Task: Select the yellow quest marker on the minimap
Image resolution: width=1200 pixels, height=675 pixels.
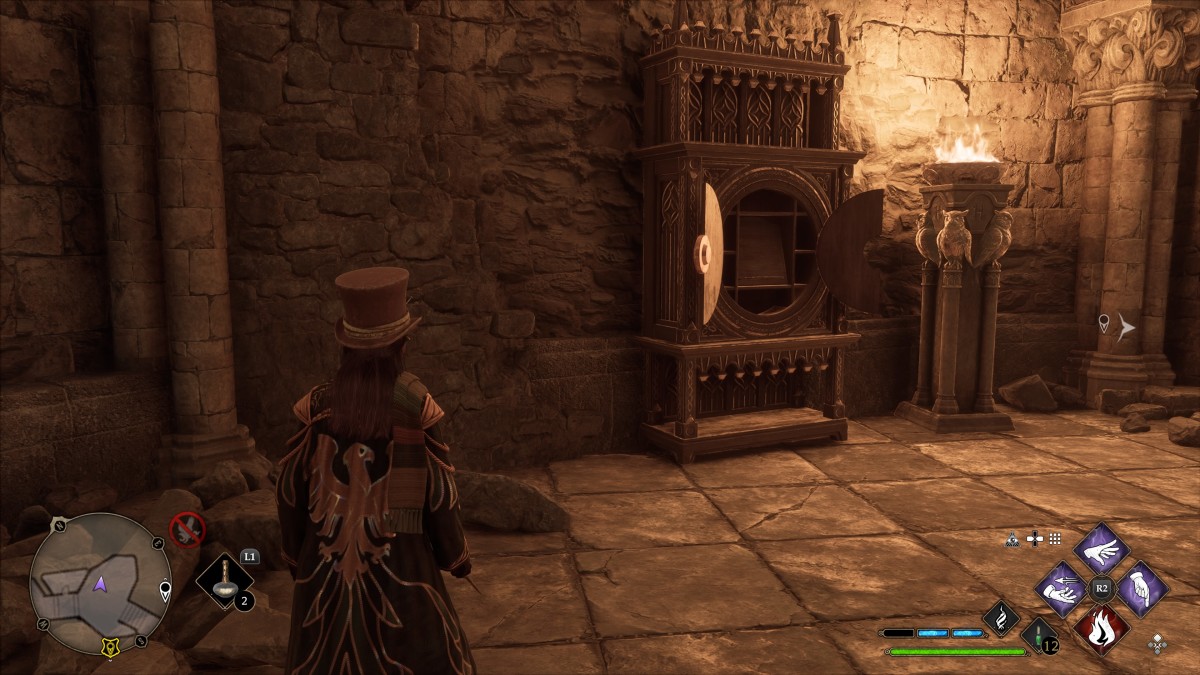Action: pos(108,648)
